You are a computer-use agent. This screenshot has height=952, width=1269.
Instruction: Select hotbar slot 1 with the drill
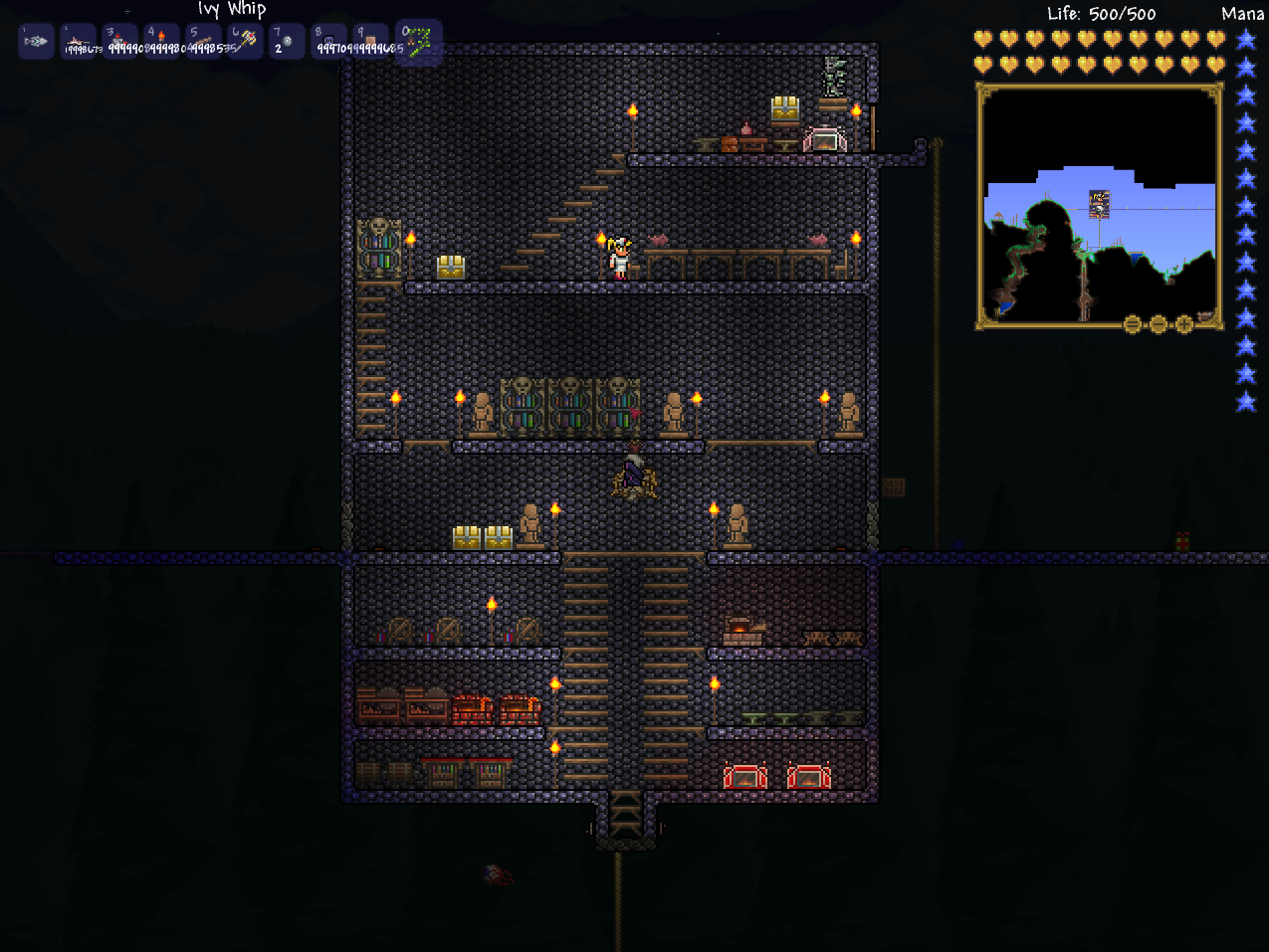pos(36,42)
